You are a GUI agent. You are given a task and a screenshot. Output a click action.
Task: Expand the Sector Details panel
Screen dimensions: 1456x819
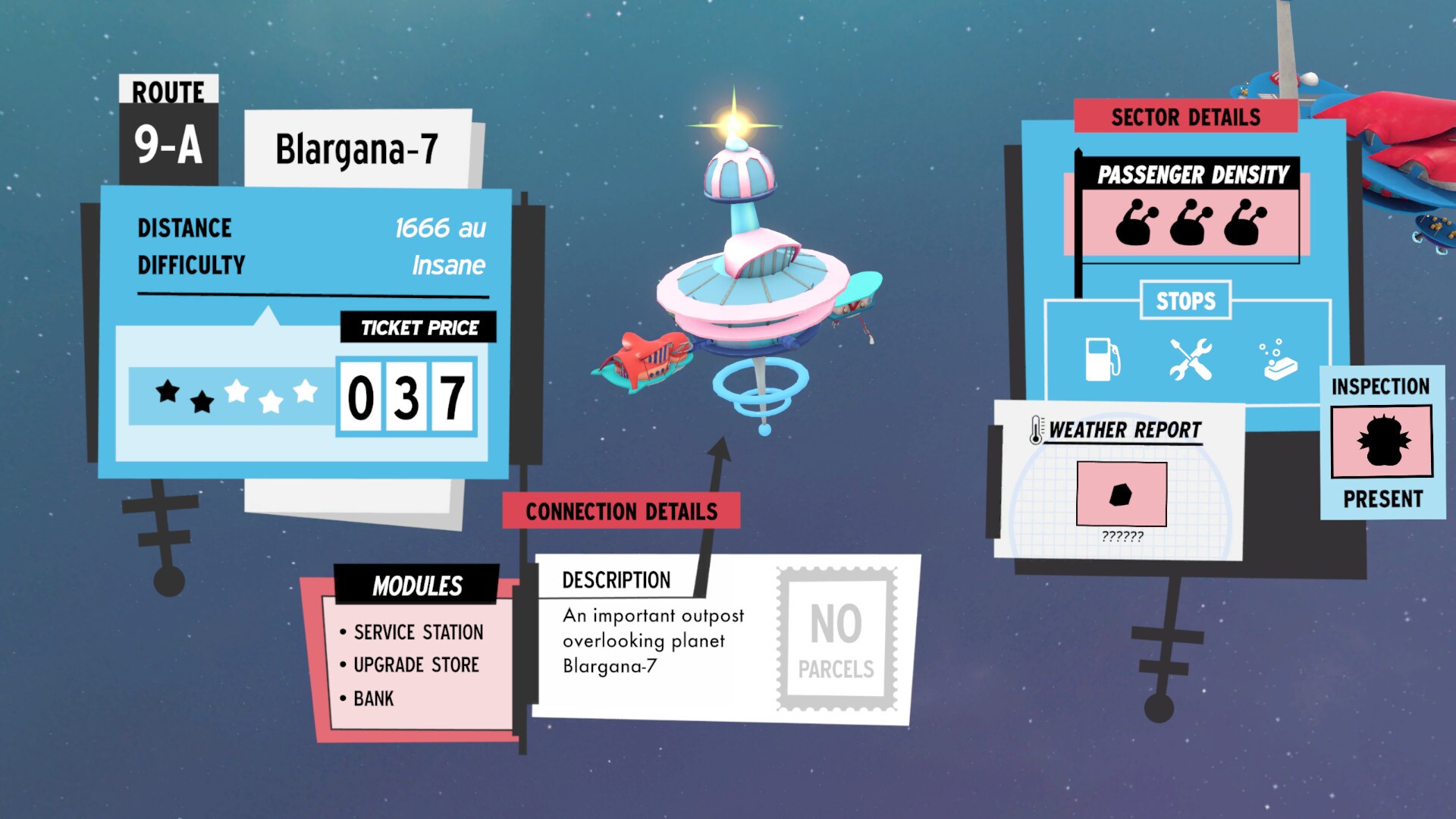[x=1185, y=118]
